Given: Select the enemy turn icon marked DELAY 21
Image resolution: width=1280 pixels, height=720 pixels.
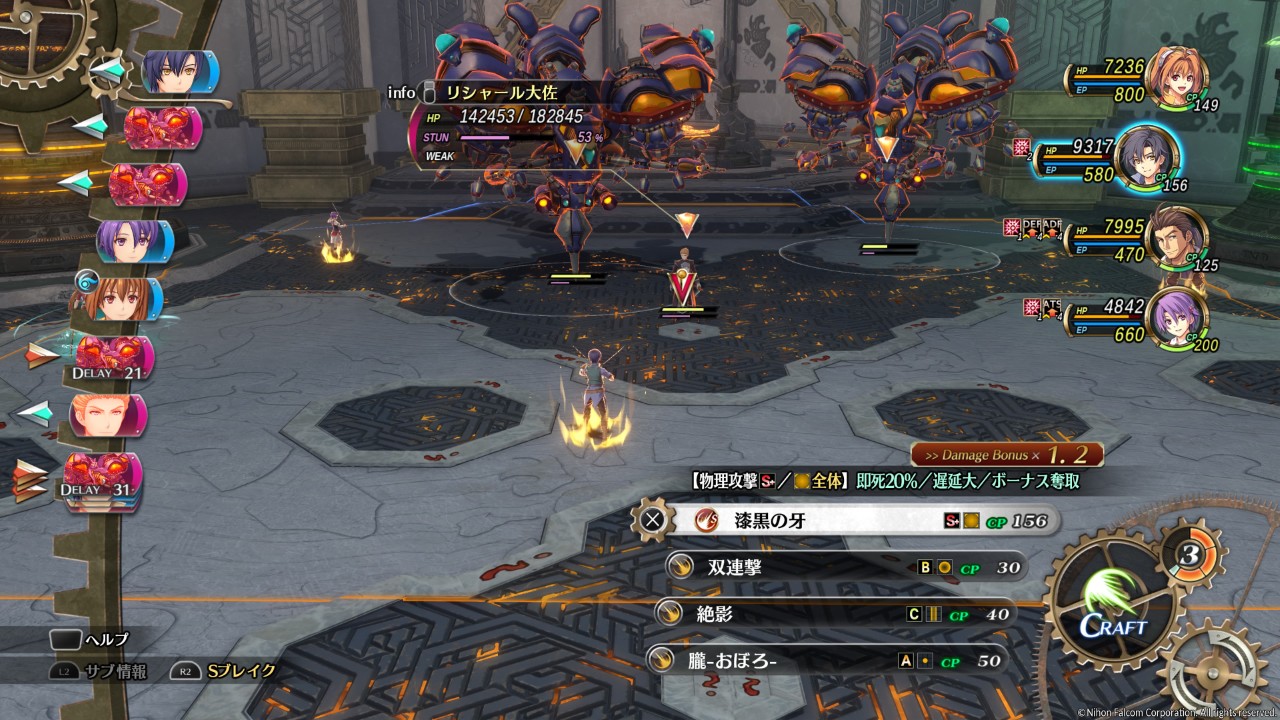Looking at the screenshot, I should coord(113,358).
